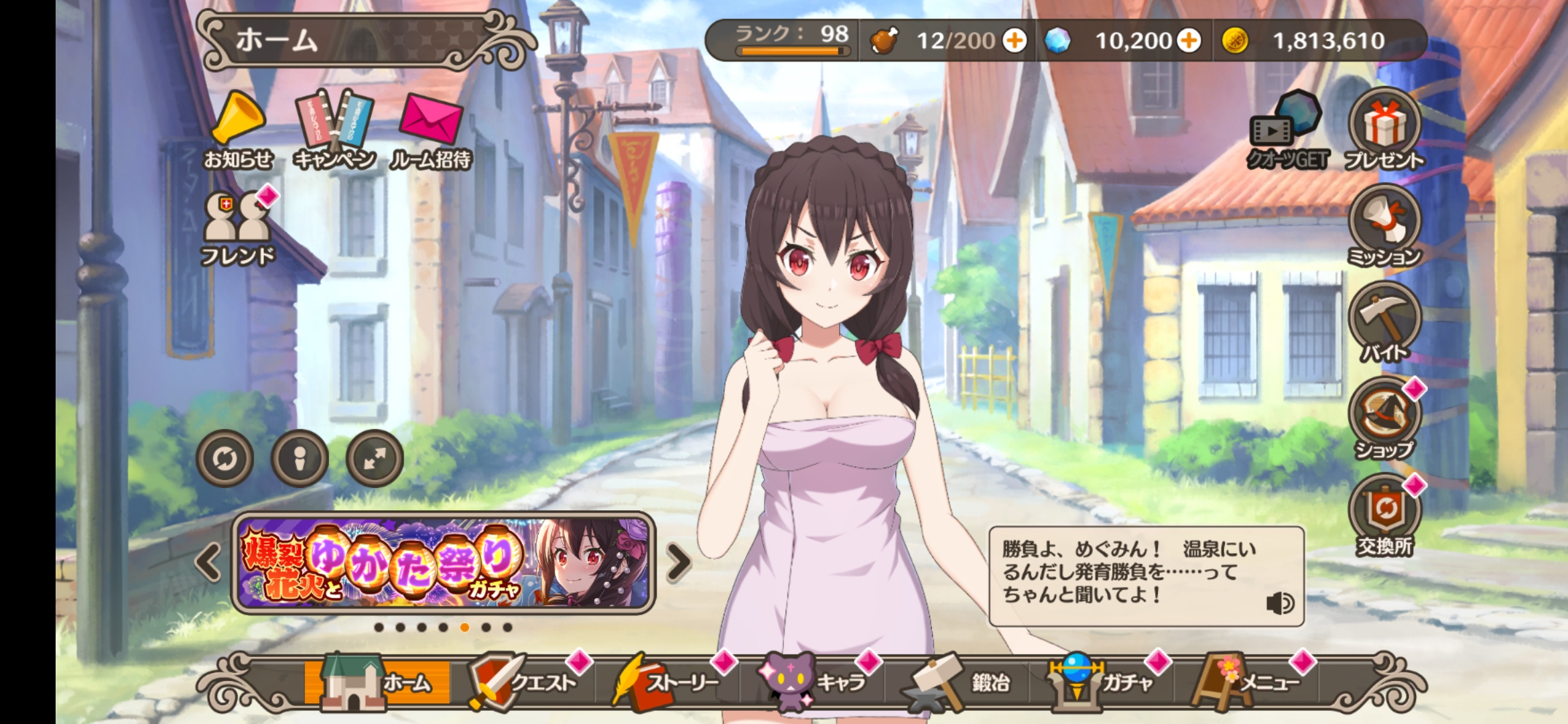Open the ルーム招待 room invite mail icon
Viewport: 1568px width, 724px height.
[430, 121]
